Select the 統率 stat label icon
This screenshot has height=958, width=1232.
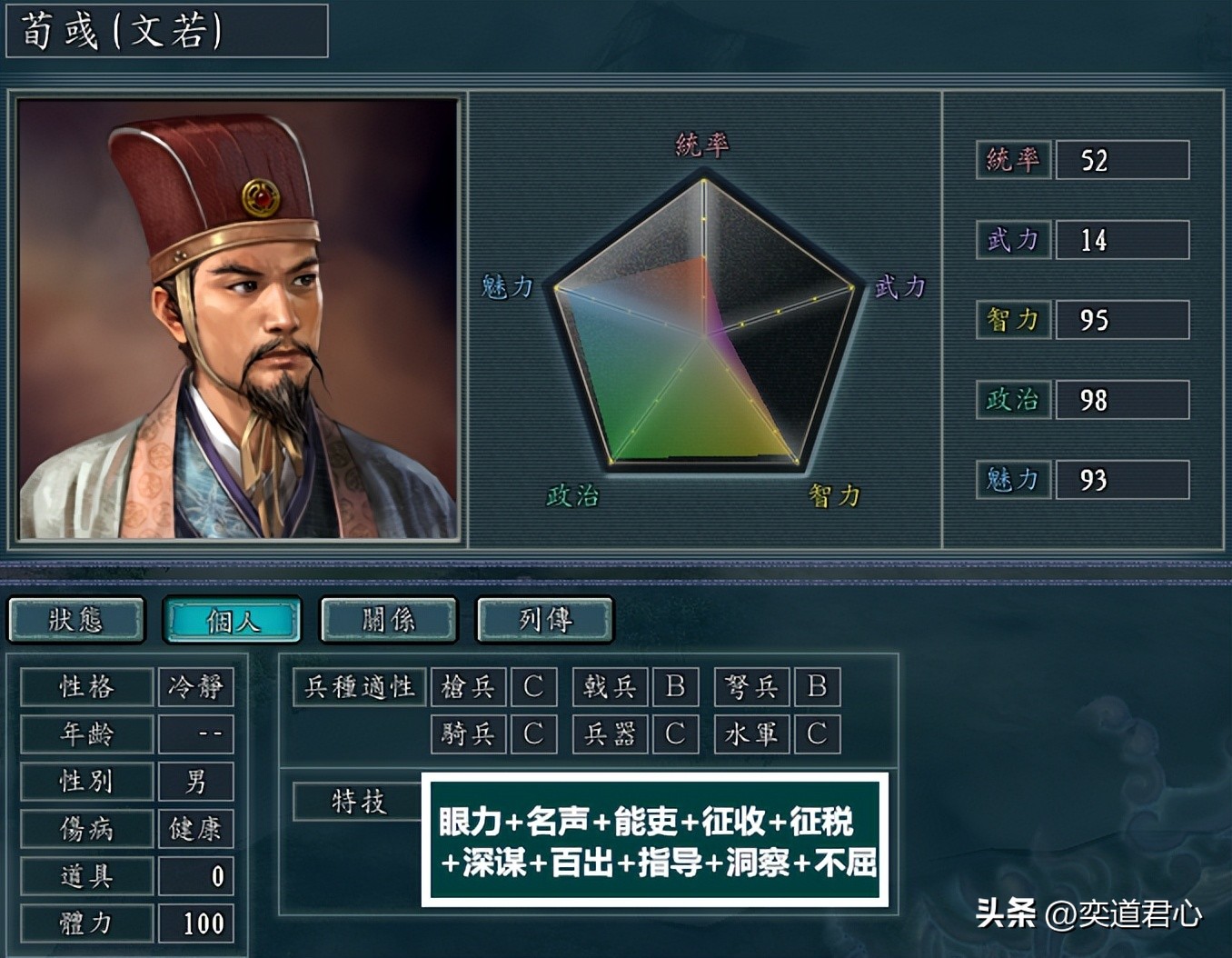click(1012, 161)
